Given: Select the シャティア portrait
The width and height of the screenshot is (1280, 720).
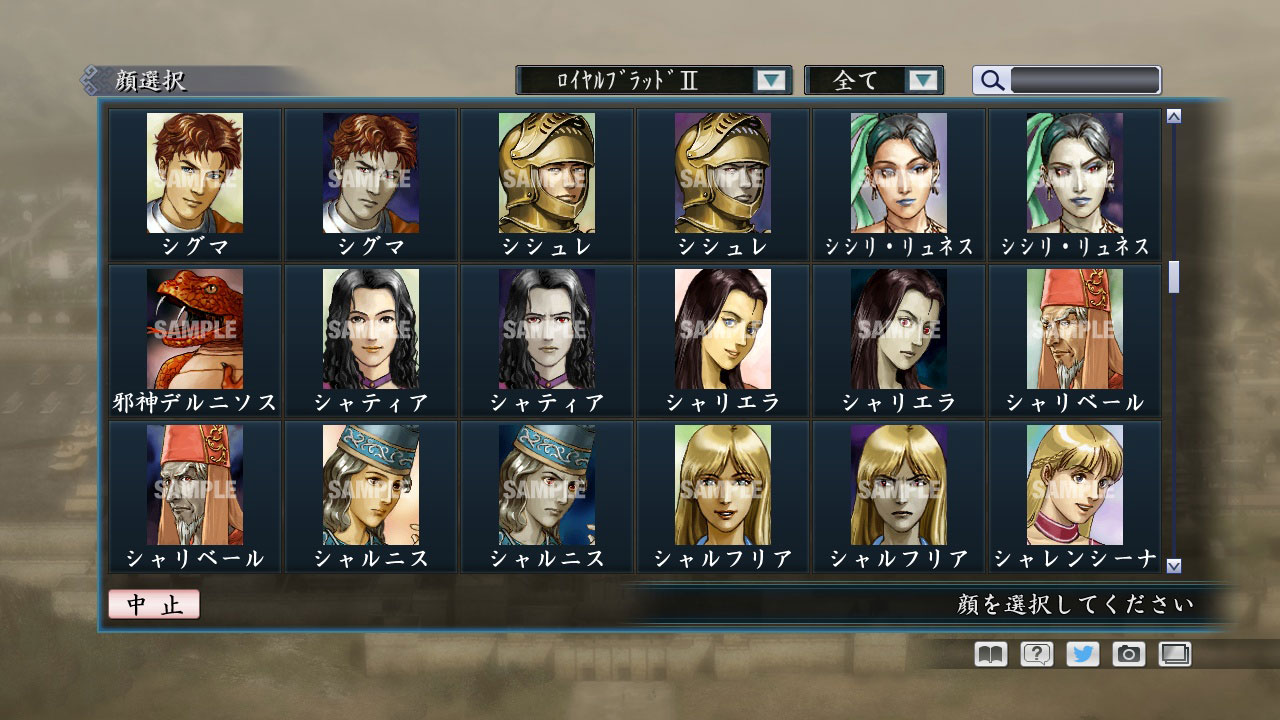Looking at the screenshot, I should coord(370,328).
